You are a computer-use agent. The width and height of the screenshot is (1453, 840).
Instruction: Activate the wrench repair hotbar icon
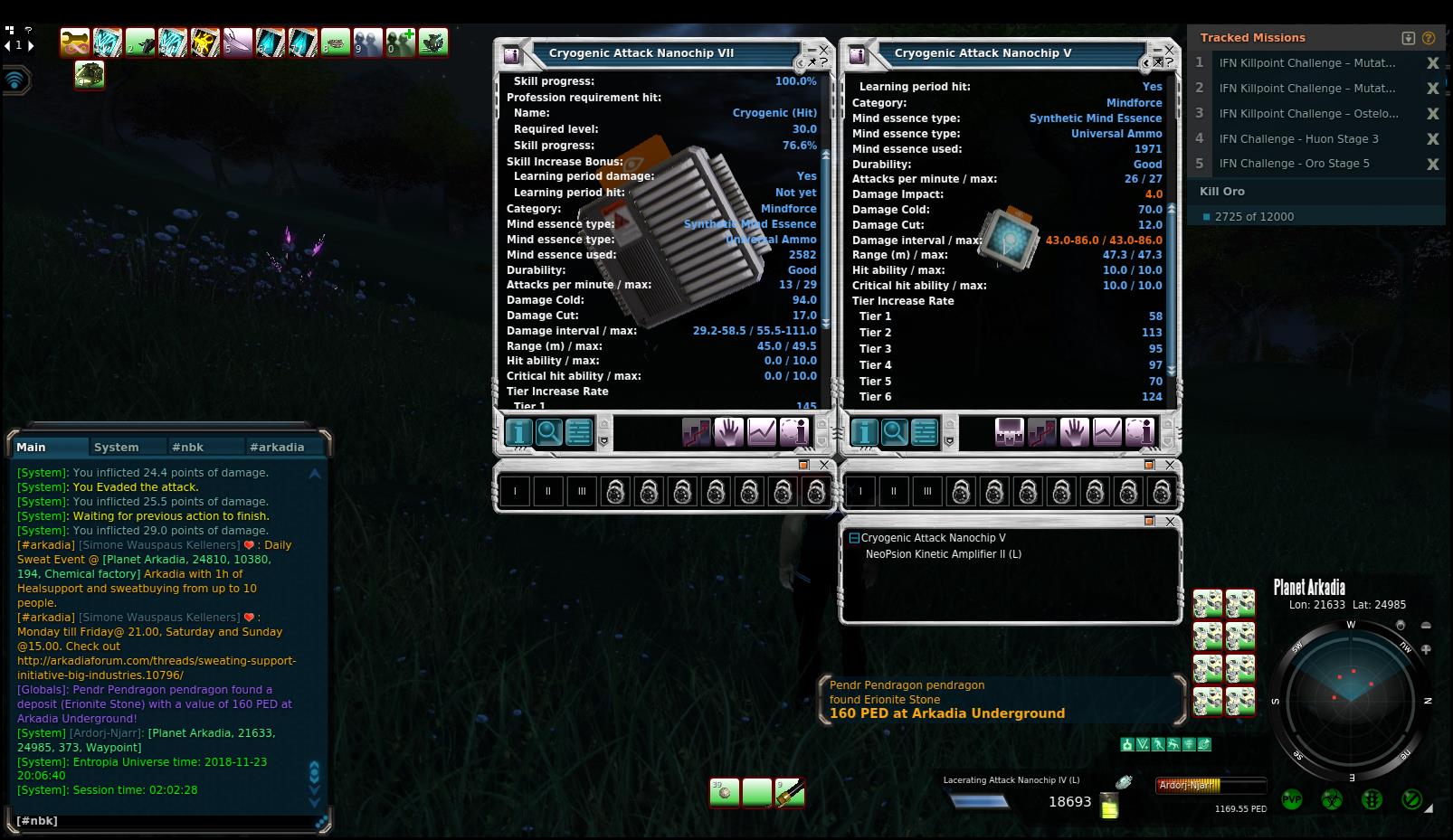pyautogui.click(x=75, y=42)
